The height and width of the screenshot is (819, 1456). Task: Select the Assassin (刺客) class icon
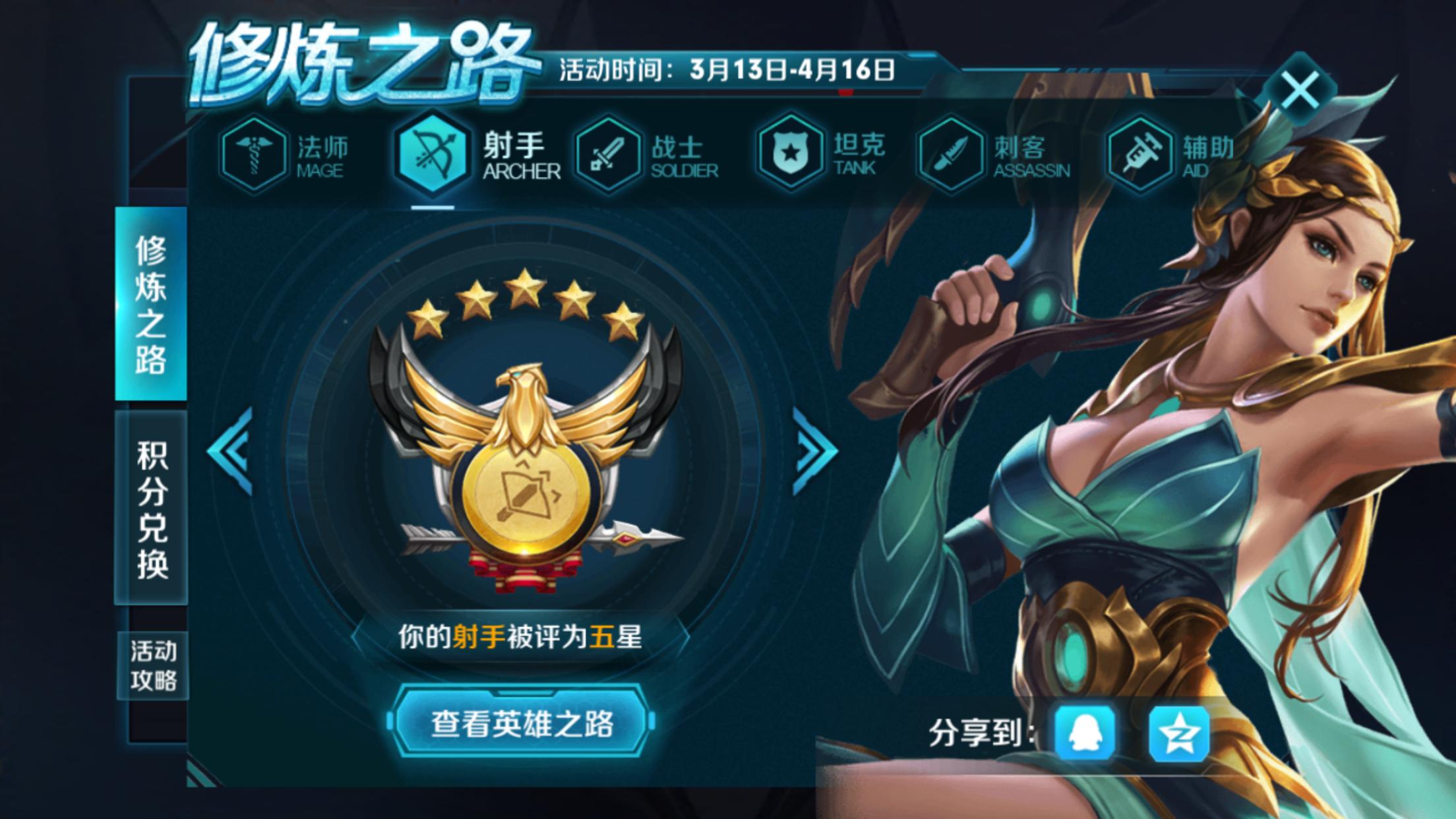click(952, 154)
